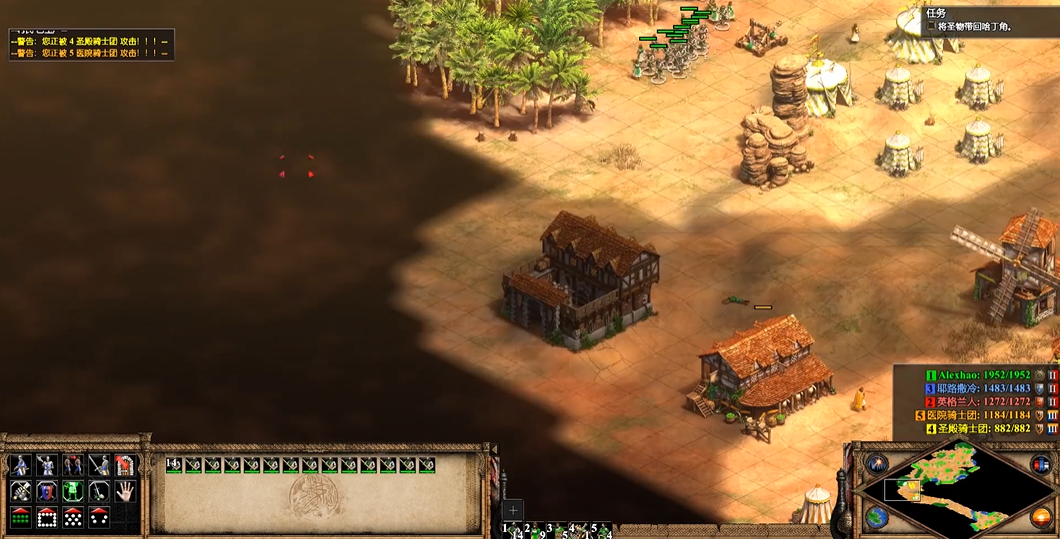This screenshot has width=1060, height=539.
Task: Select control group 2 with 9 units
Action: point(534,530)
